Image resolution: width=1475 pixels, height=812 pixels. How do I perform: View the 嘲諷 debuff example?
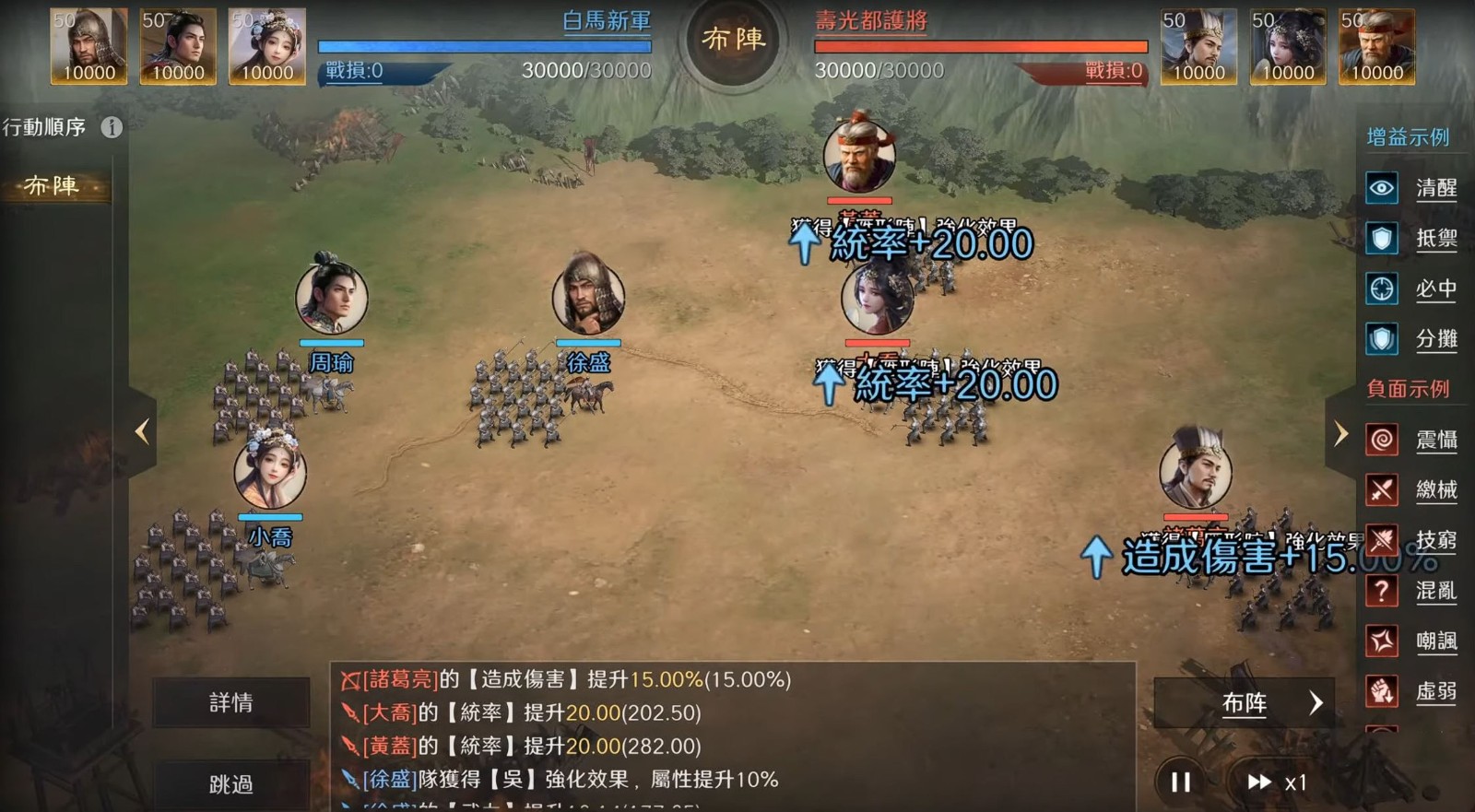coord(1410,641)
